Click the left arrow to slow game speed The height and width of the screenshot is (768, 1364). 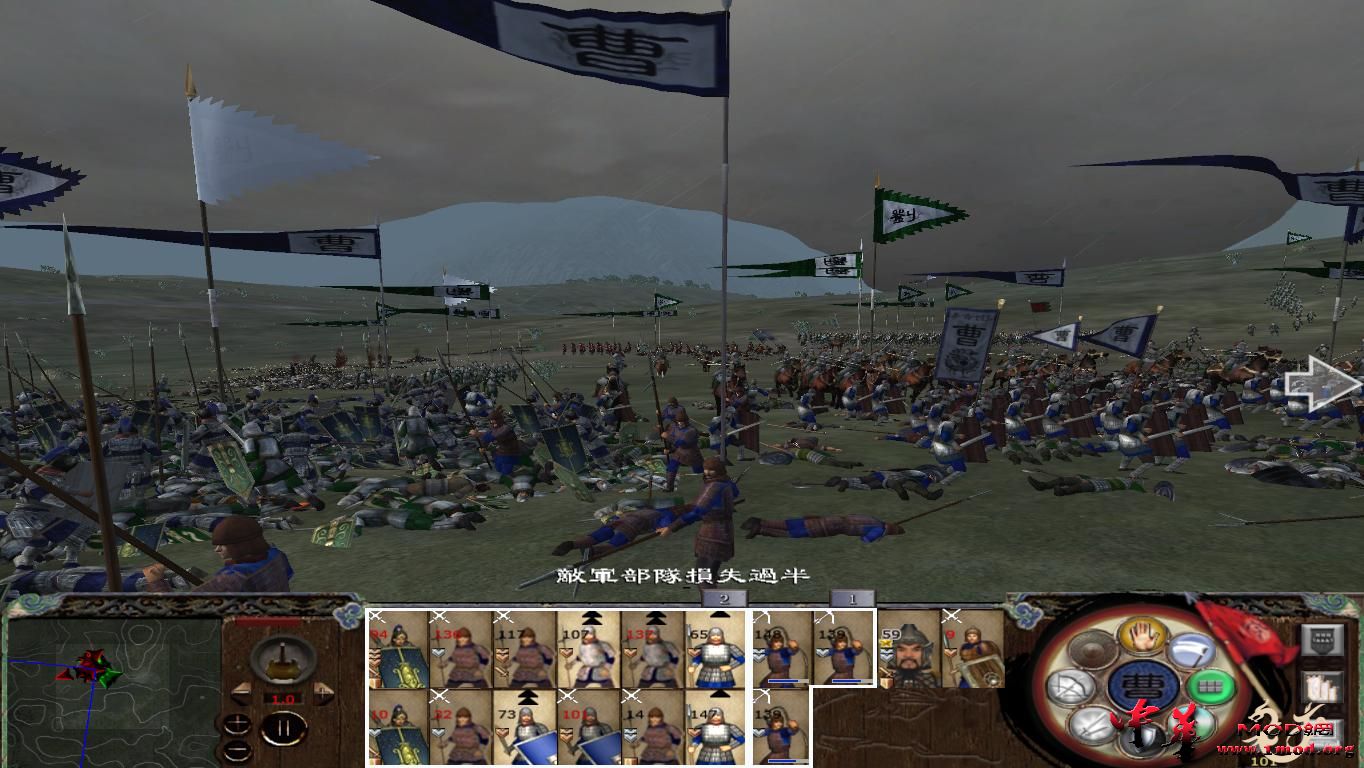tap(242, 693)
